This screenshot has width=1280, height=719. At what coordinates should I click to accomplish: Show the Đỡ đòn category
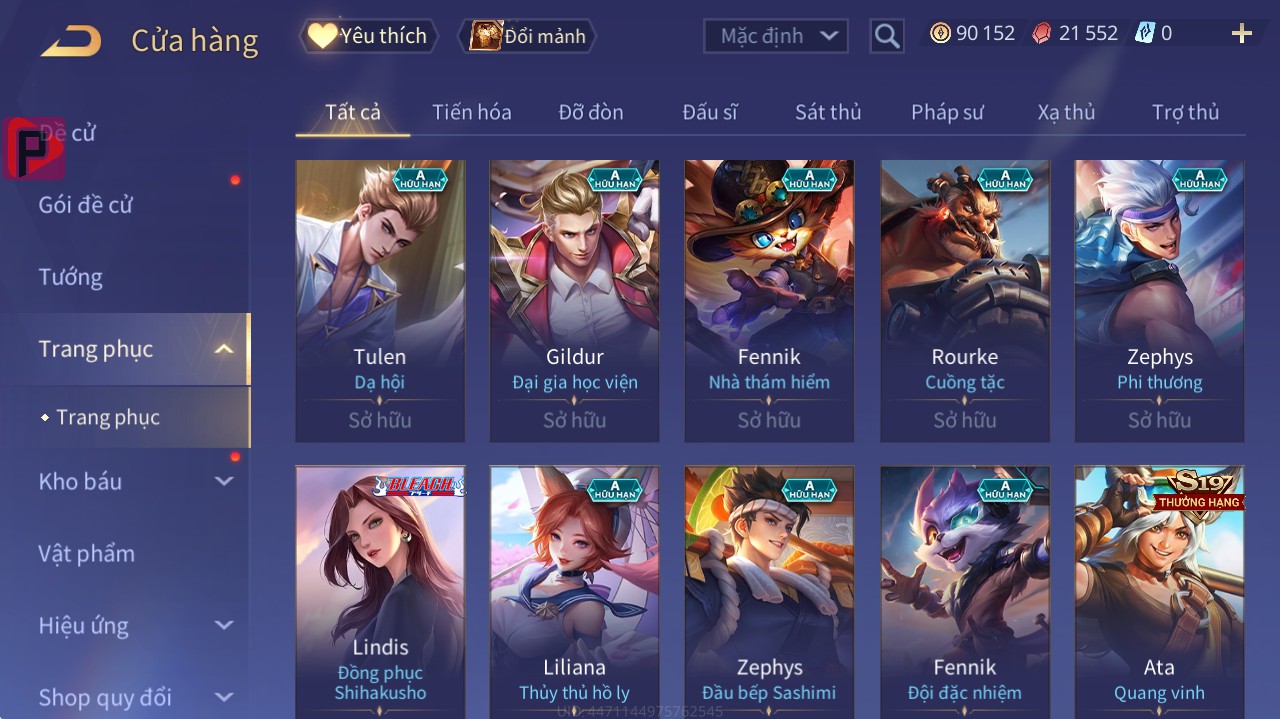coord(591,112)
